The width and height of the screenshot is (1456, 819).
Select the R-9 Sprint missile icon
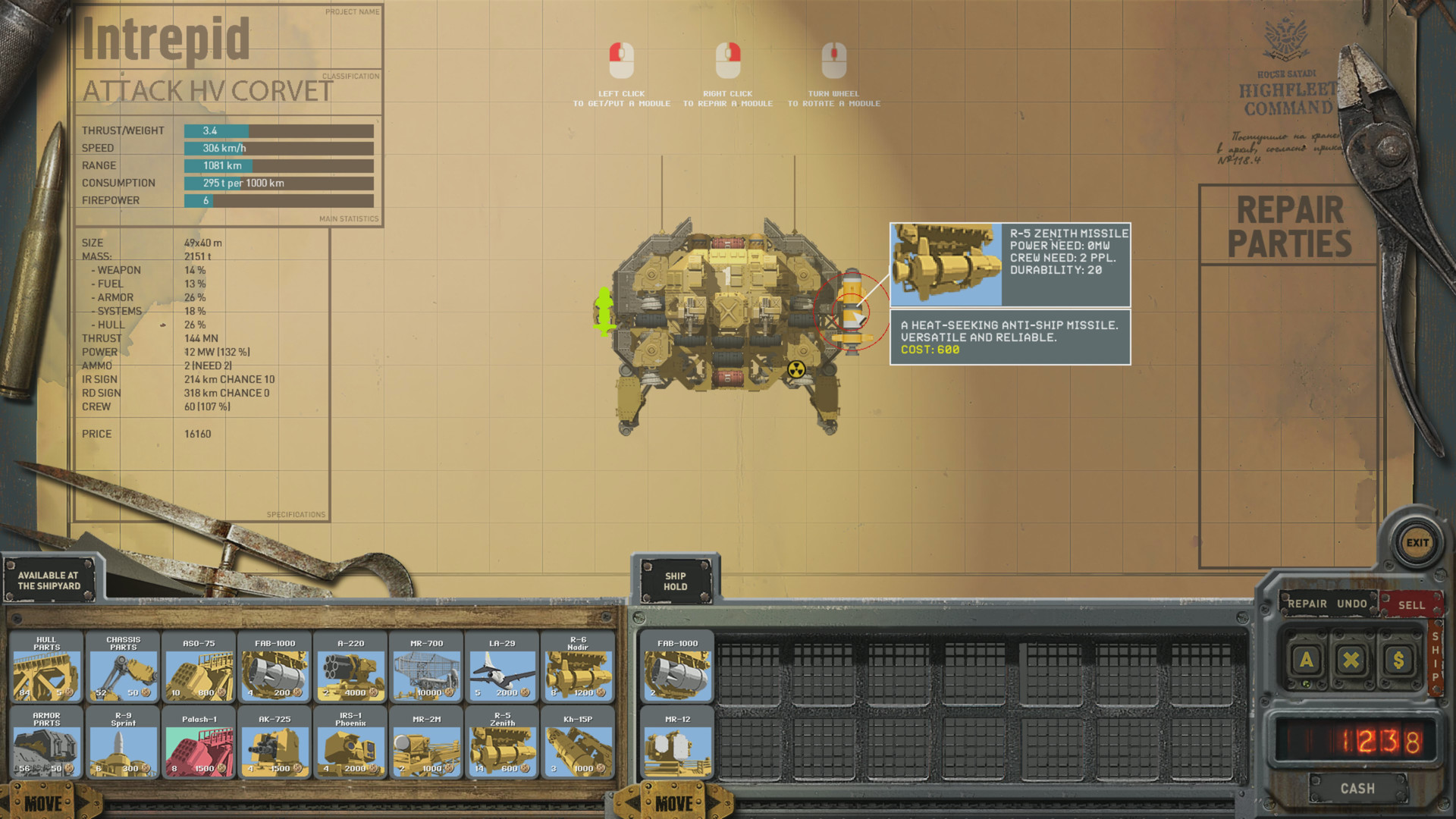(x=123, y=749)
